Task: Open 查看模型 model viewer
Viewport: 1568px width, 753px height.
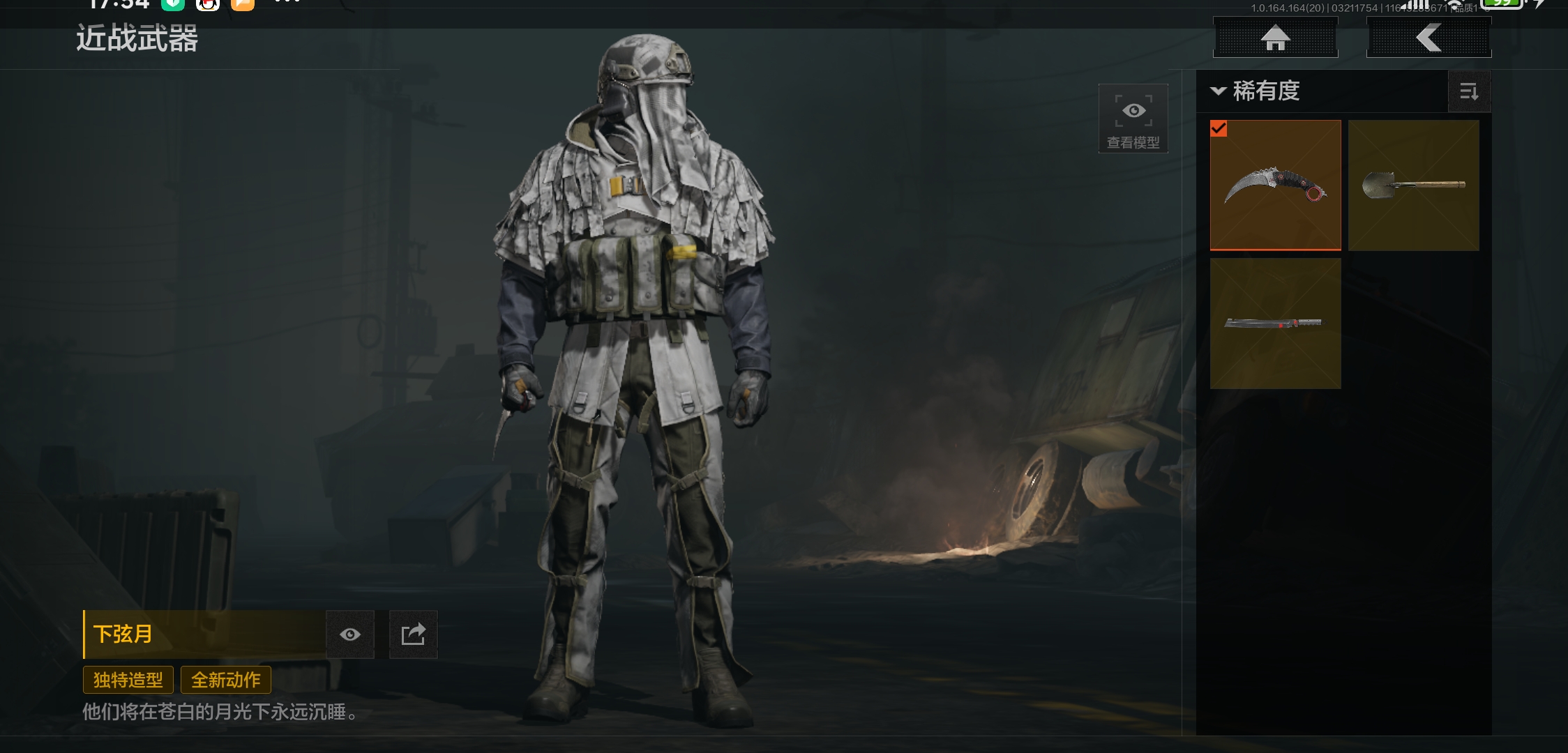Action: point(1133,119)
